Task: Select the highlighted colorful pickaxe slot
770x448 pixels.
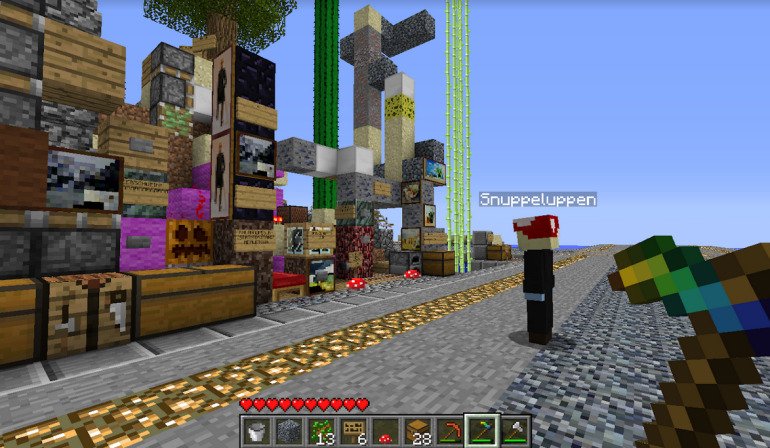Action: (481, 431)
